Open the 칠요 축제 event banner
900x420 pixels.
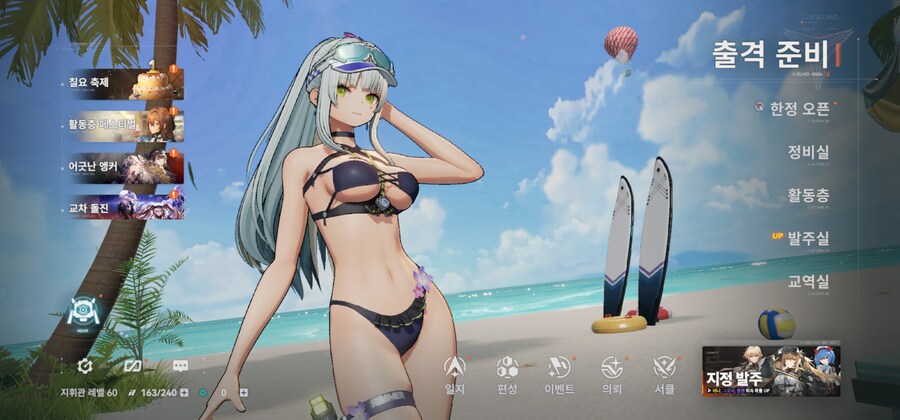[x=120, y=83]
